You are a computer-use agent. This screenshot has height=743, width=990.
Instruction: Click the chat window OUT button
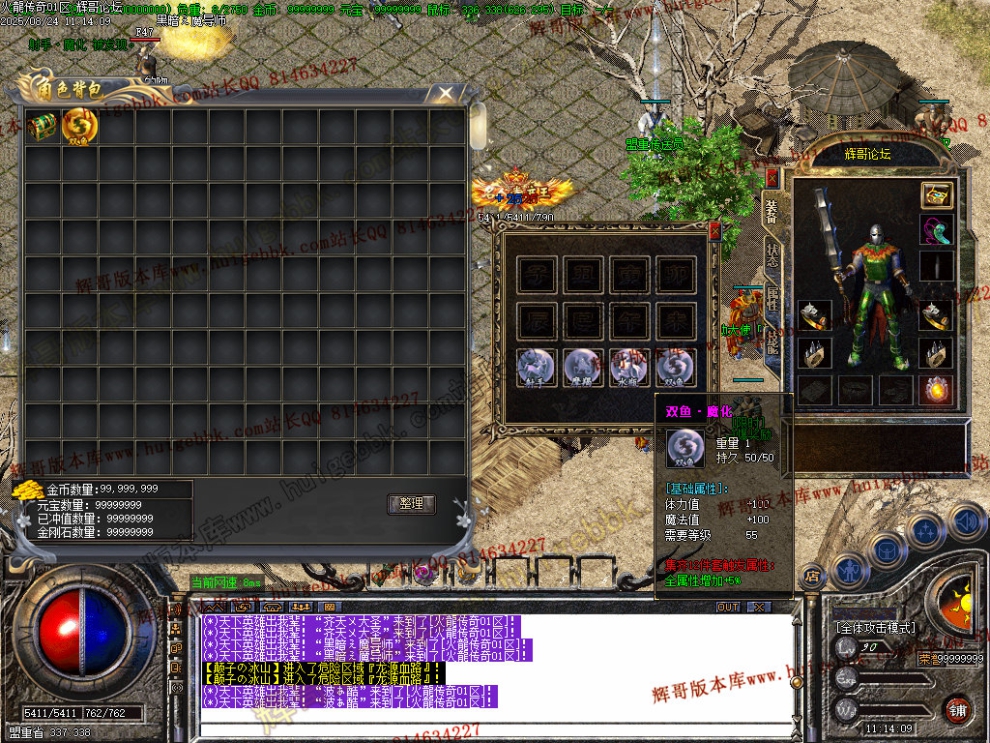pos(728,607)
